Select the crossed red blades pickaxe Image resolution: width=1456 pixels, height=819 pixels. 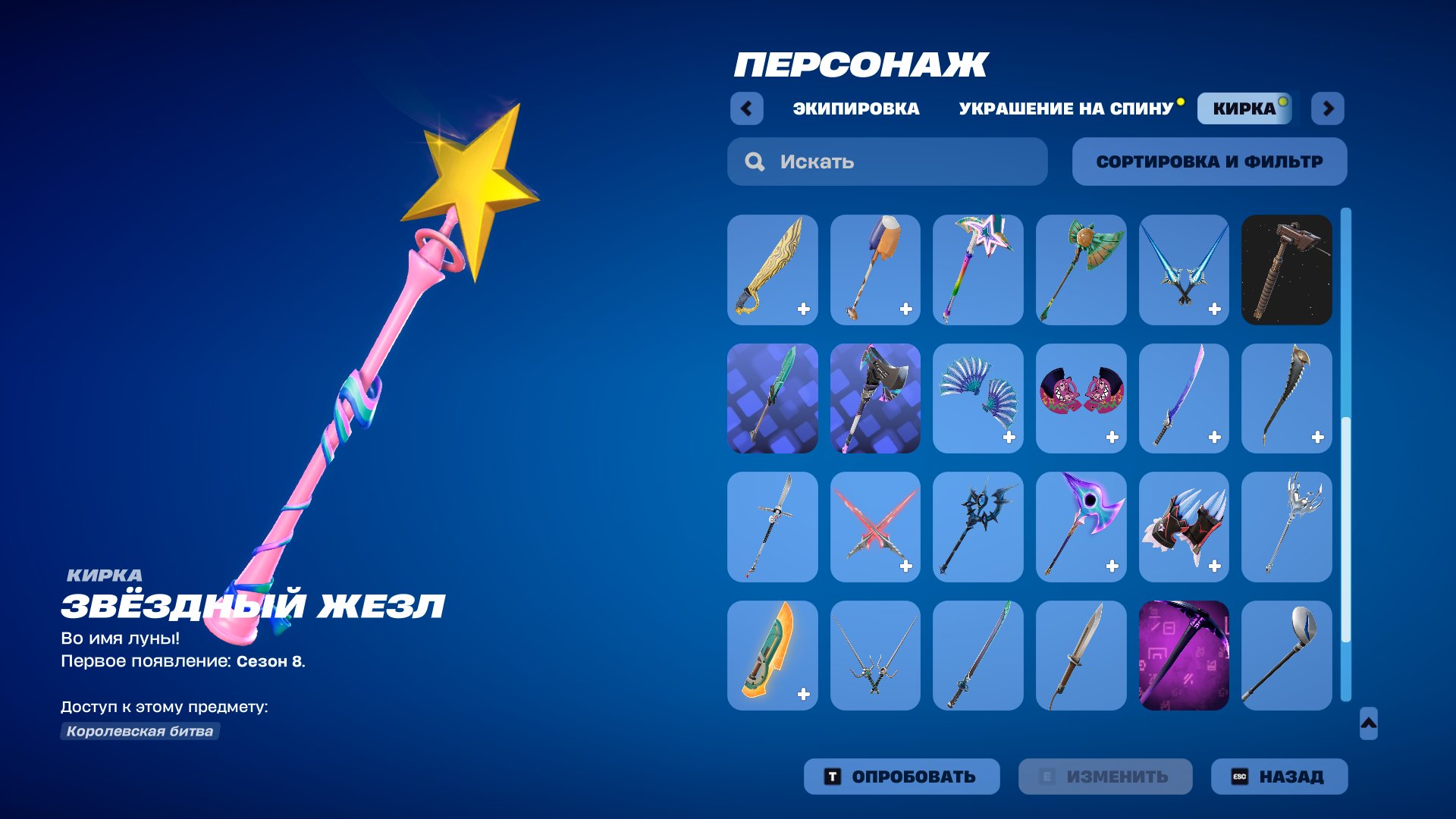point(874,527)
